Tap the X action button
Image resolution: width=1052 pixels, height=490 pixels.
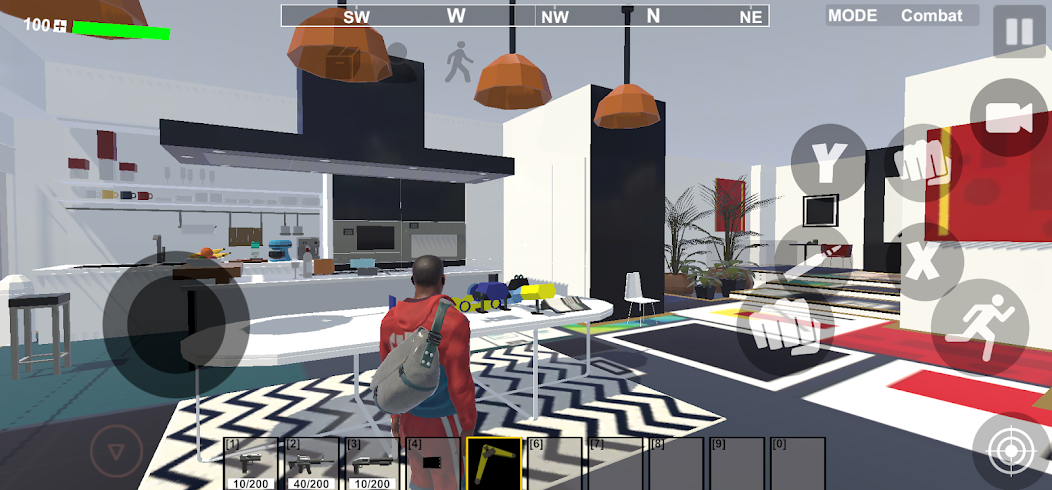click(x=923, y=262)
